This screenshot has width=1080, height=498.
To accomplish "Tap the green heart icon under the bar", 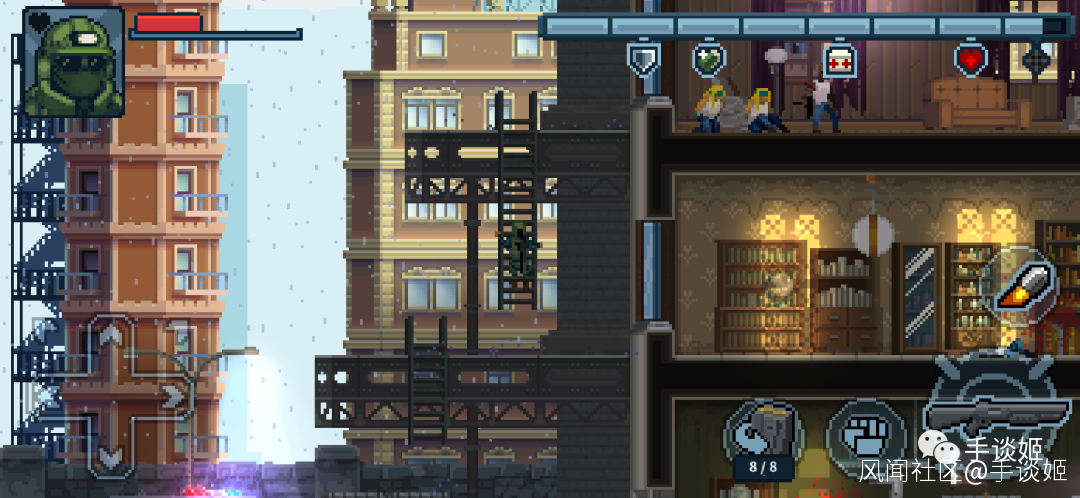I will [708, 59].
